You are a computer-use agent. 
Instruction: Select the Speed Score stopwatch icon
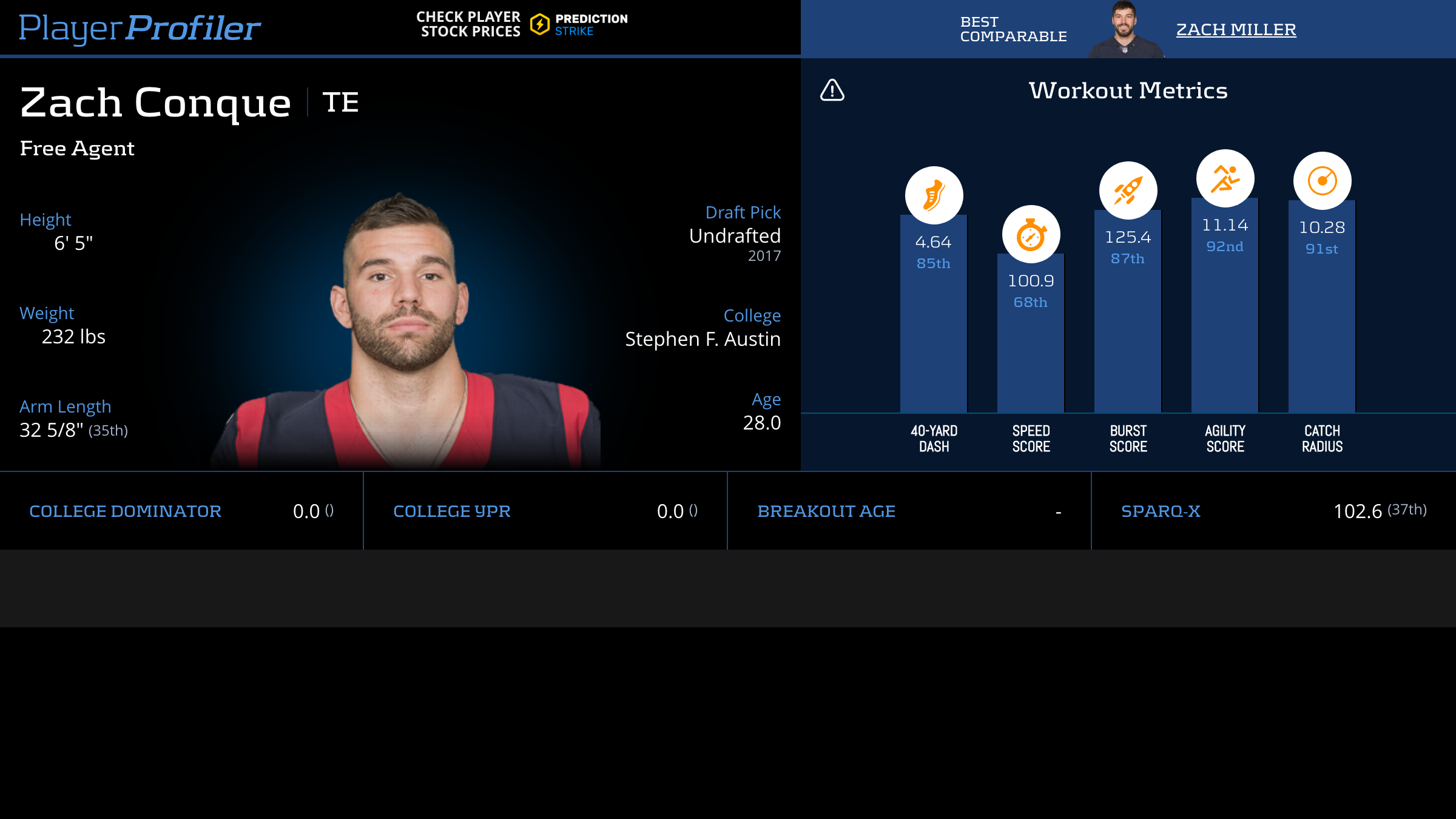(1031, 235)
